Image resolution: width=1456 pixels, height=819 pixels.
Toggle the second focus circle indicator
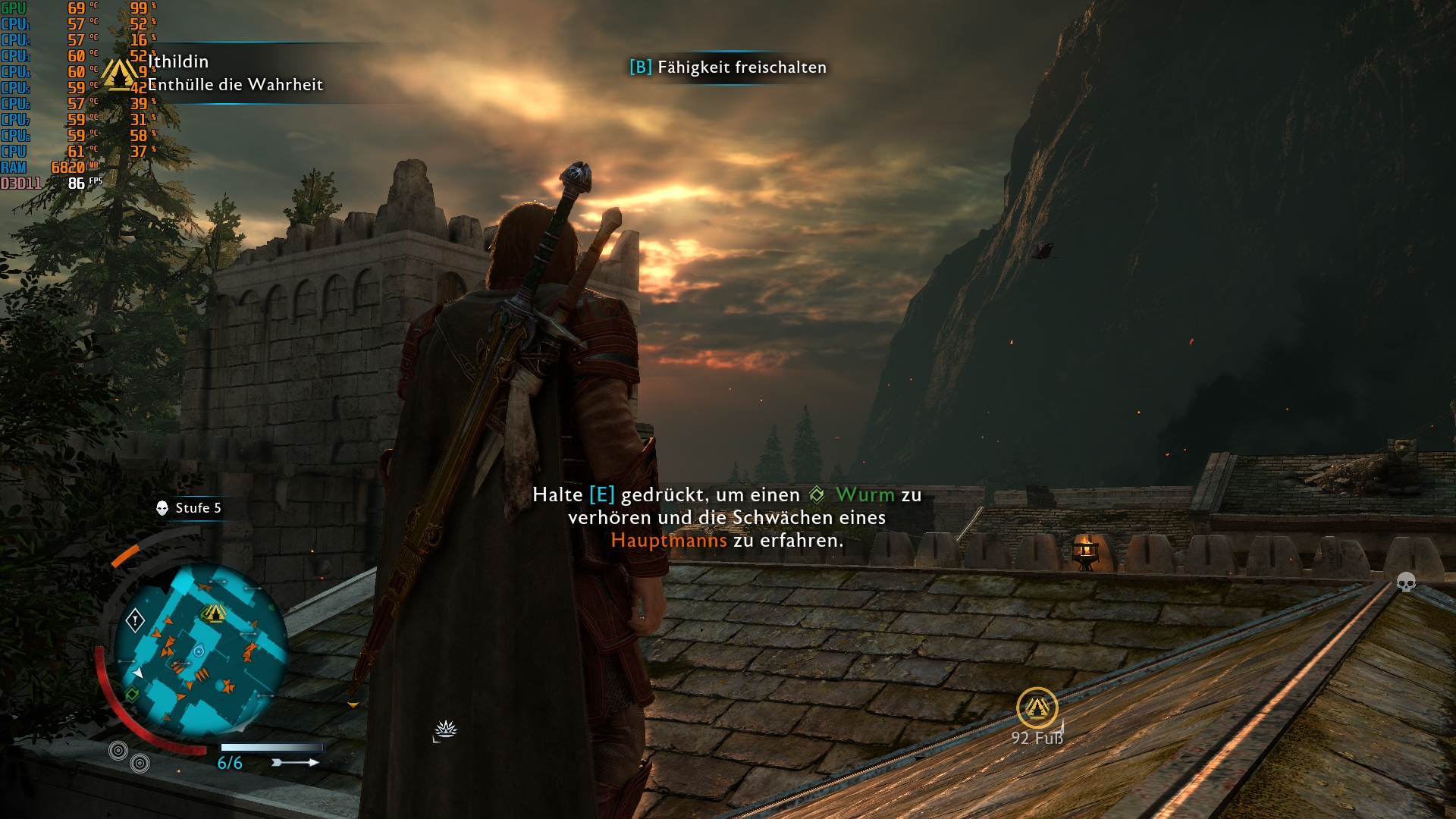[x=138, y=763]
